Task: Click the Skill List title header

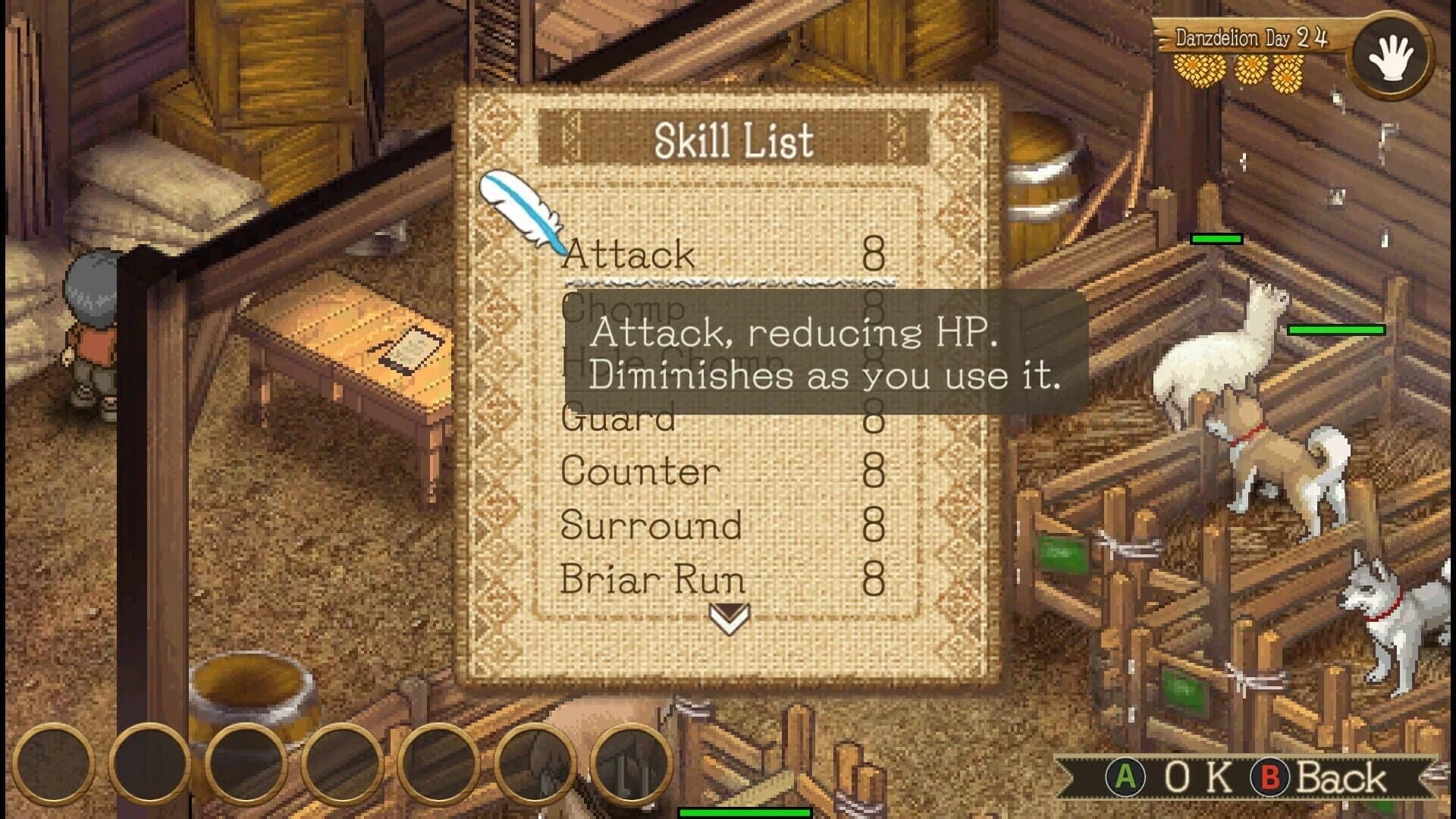Action: coord(734,139)
